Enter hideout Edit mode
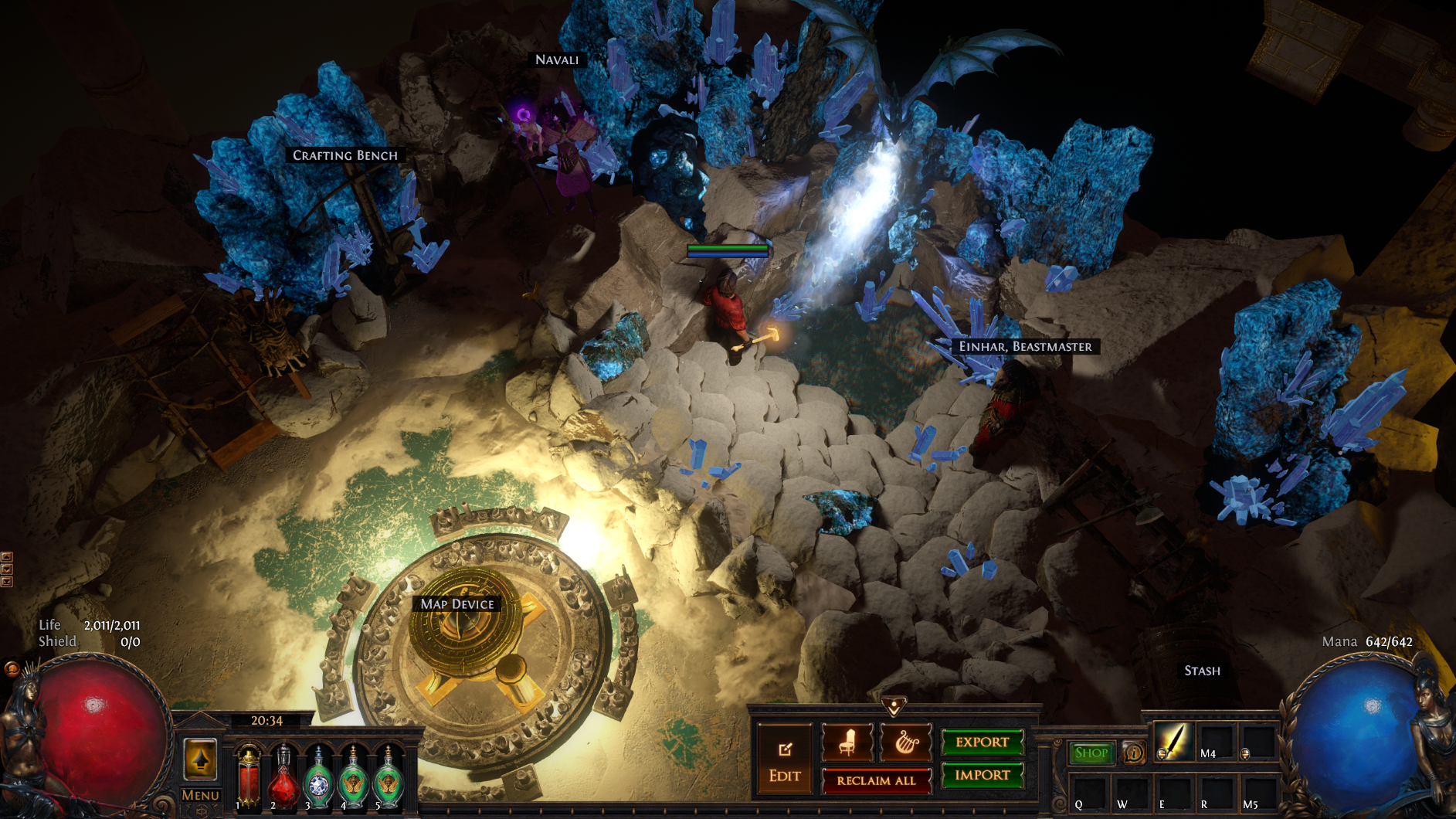1456x819 pixels. [785, 760]
